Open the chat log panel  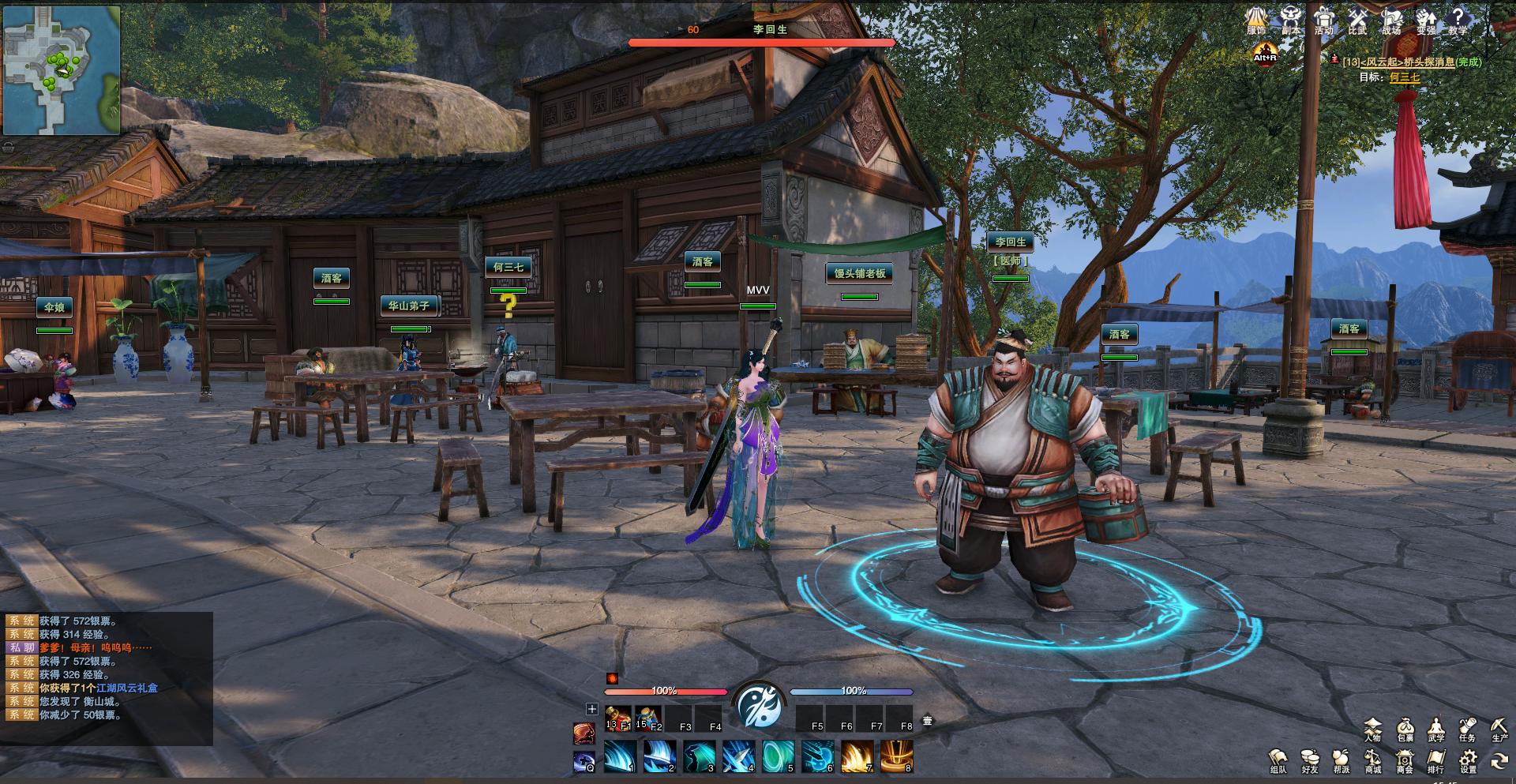coord(107,677)
